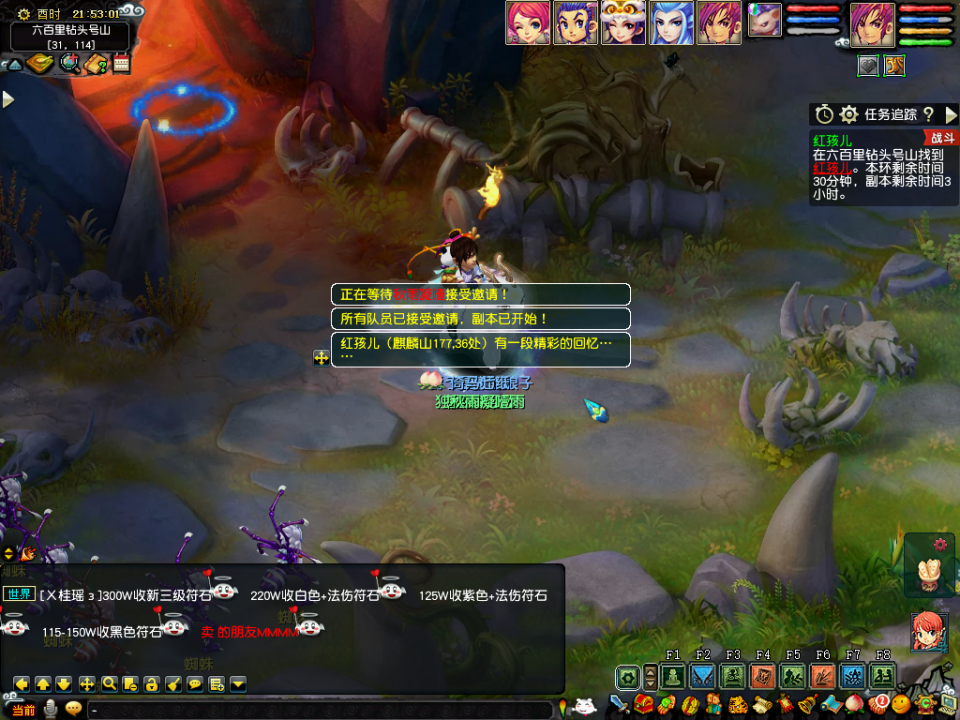Toggle the current chat channel selector
This screenshot has width=960, height=720.
point(24,710)
